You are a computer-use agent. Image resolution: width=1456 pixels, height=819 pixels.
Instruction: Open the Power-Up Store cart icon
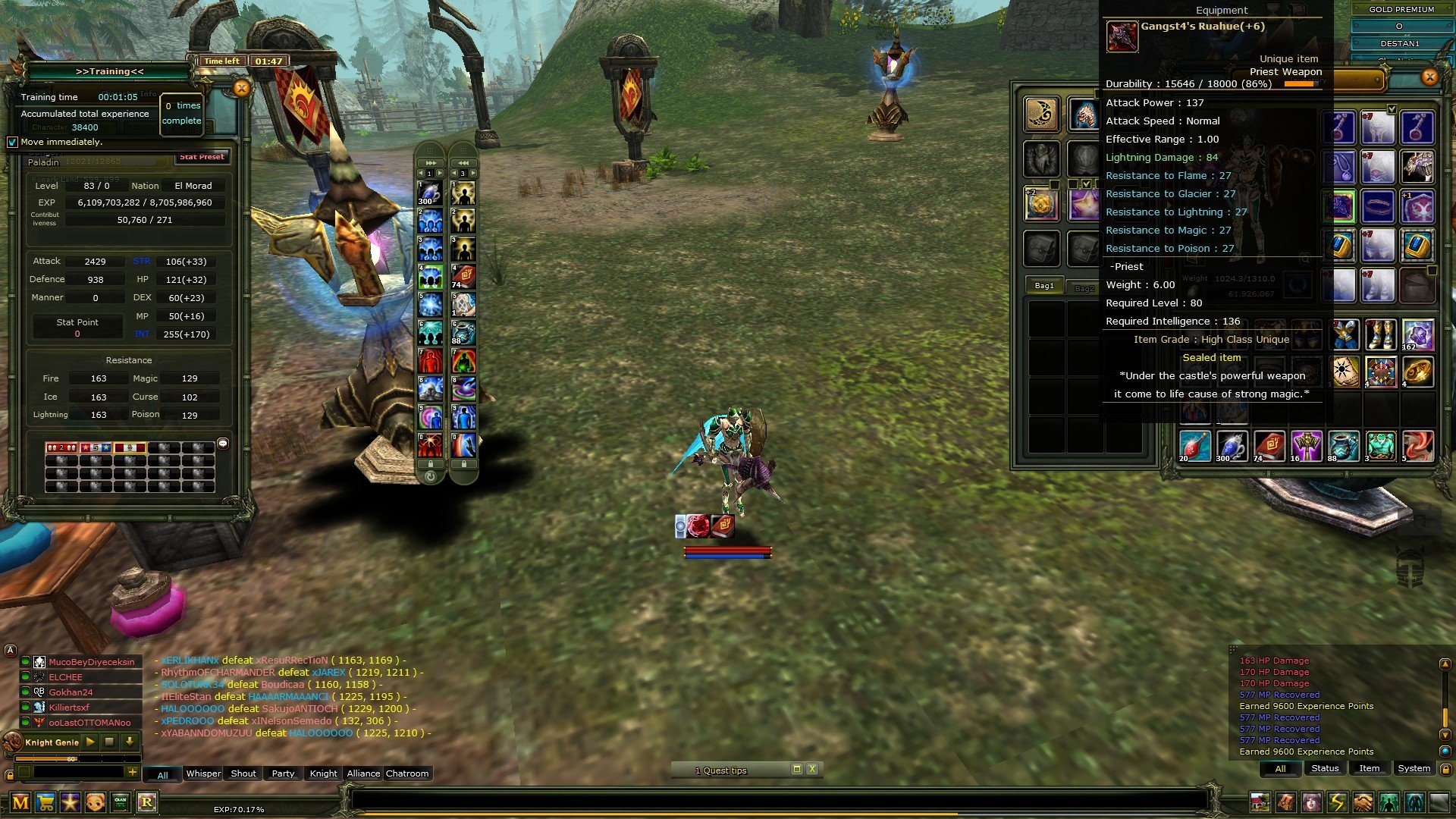click(45, 802)
